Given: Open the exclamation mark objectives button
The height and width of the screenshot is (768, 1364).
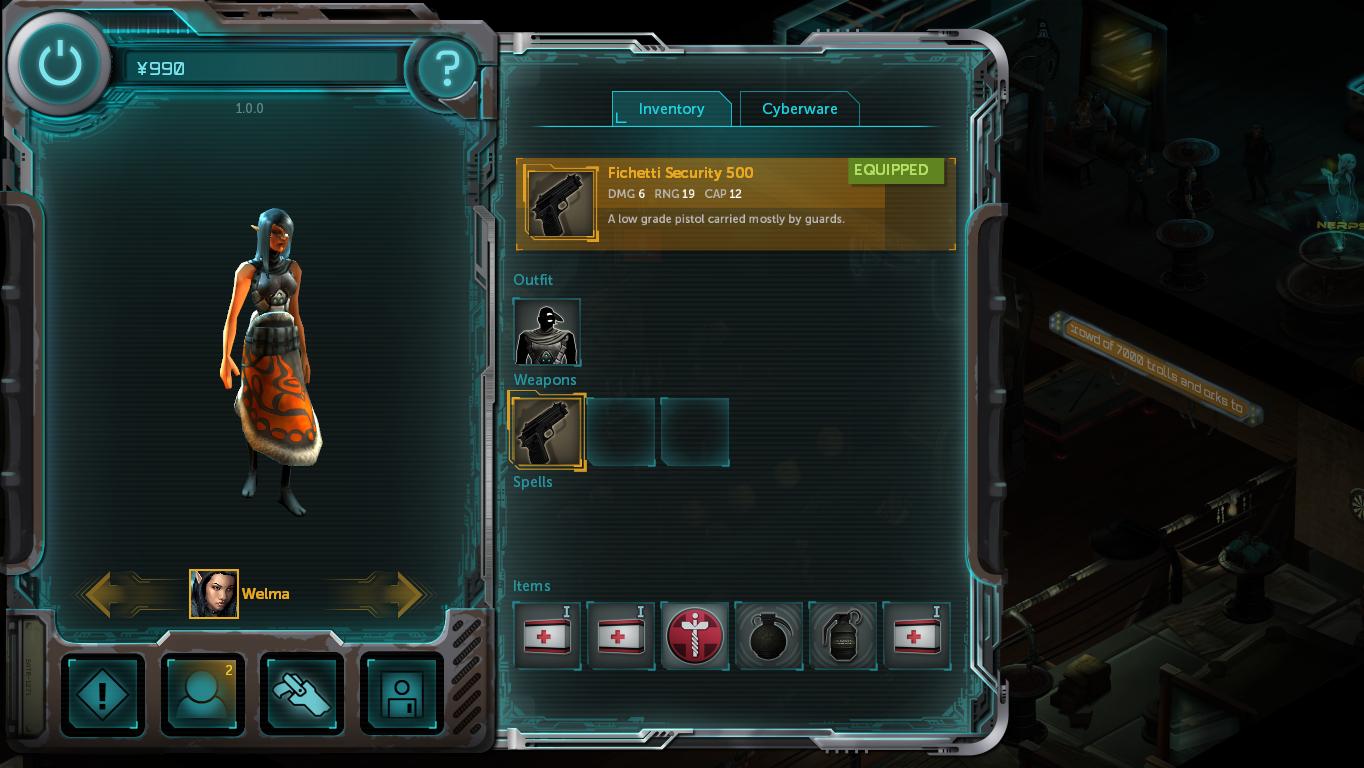Looking at the screenshot, I should pyautogui.click(x=102, y=694).
